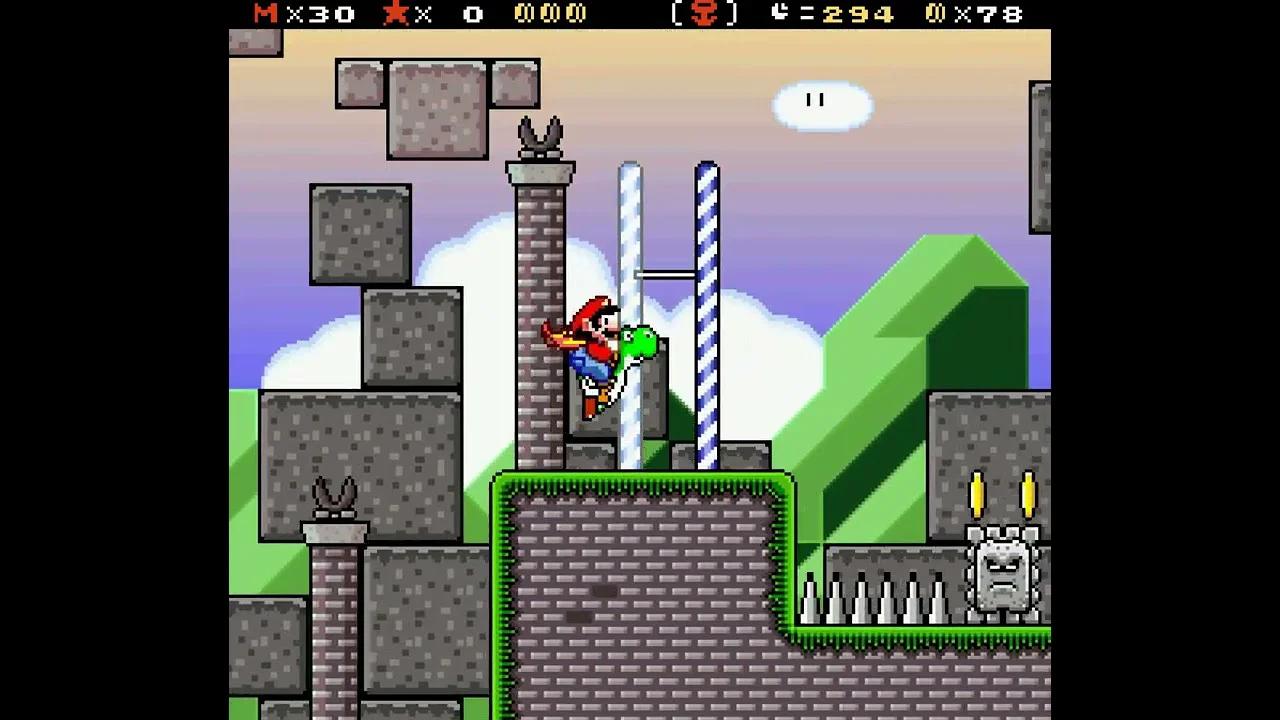Click Mario's red cape trailing behind him
1280x720 pixels.
[558, 333]
